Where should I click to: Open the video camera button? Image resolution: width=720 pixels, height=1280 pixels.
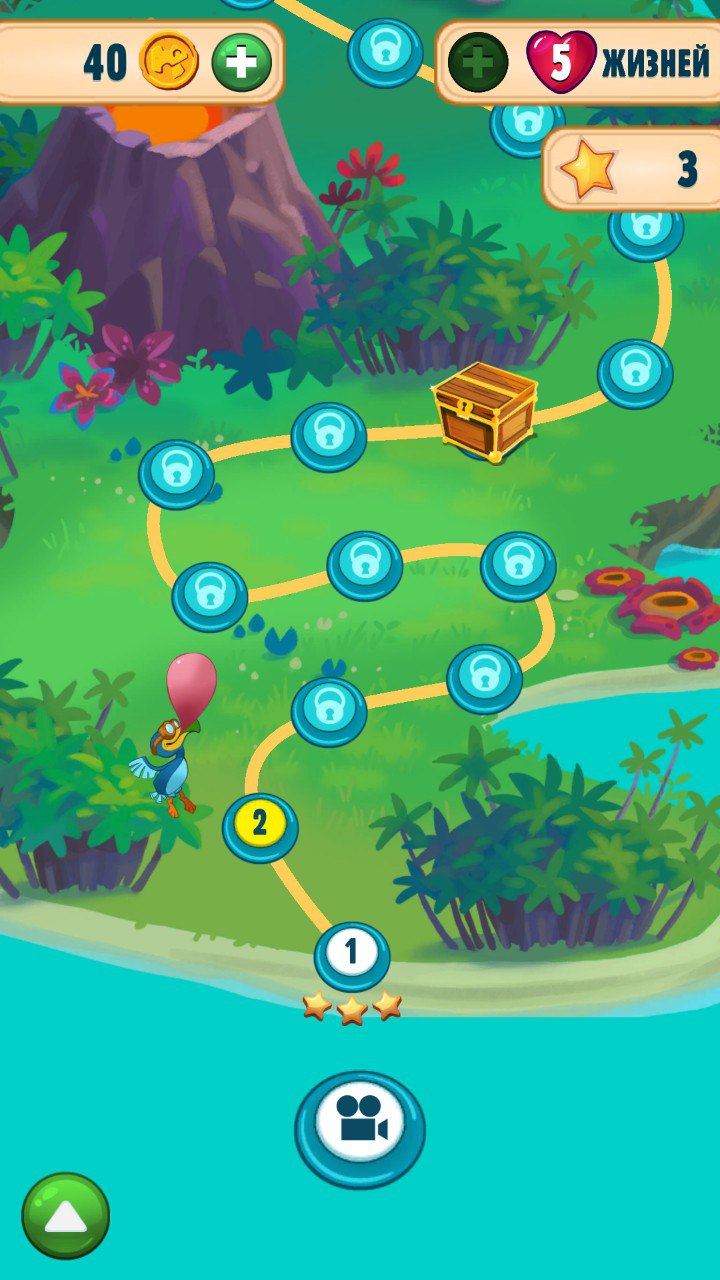click(360, 1127)
